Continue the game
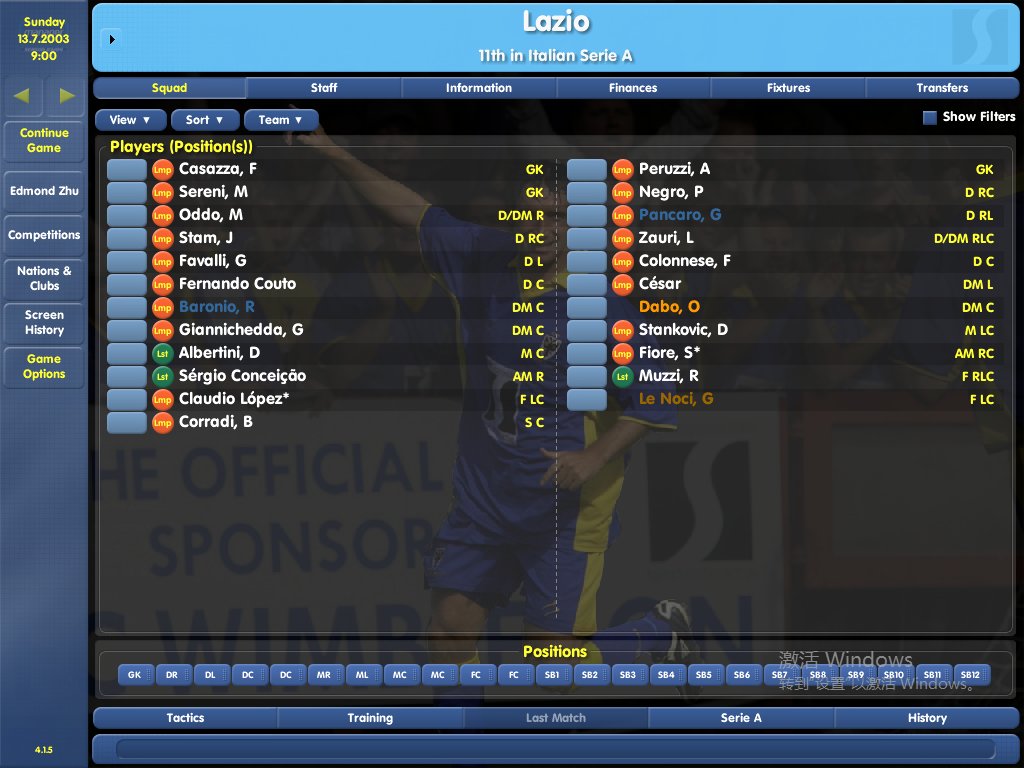The height and width of the screenshot is (768, 1024). [x=44, y=140]
